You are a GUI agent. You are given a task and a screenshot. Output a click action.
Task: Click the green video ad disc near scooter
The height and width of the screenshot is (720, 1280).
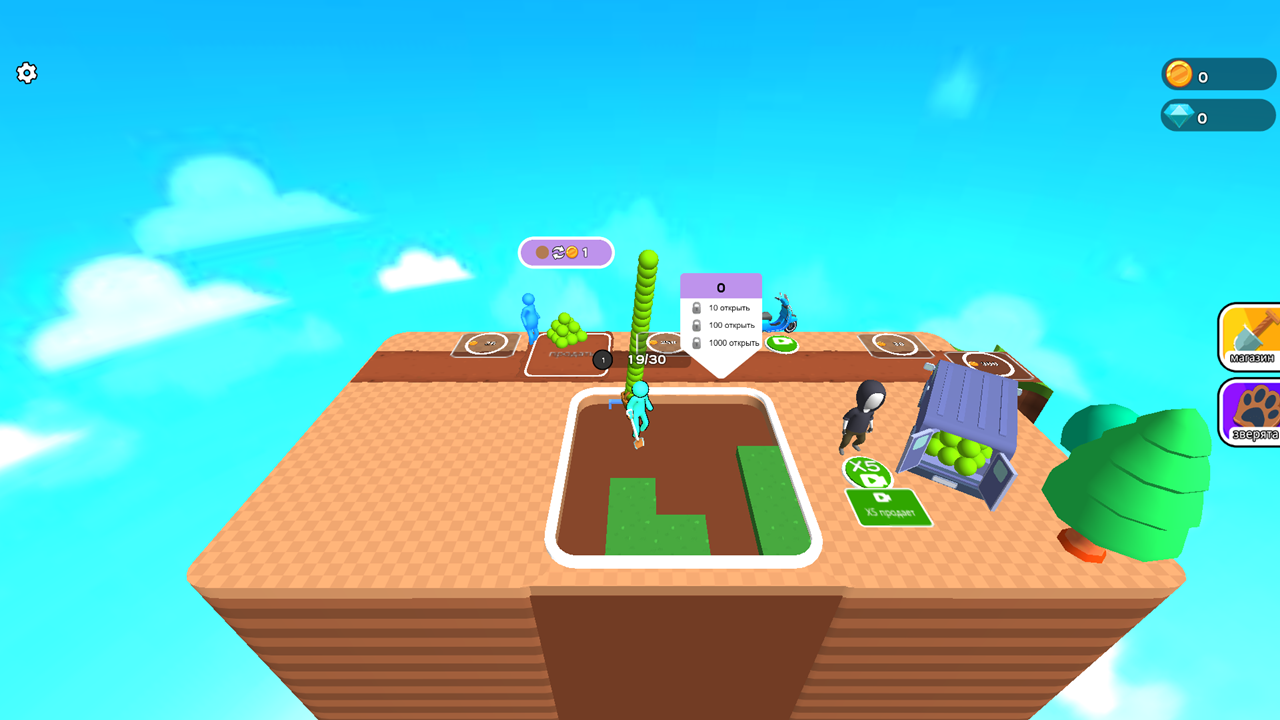pyautogui.click(x=783, y=344)
